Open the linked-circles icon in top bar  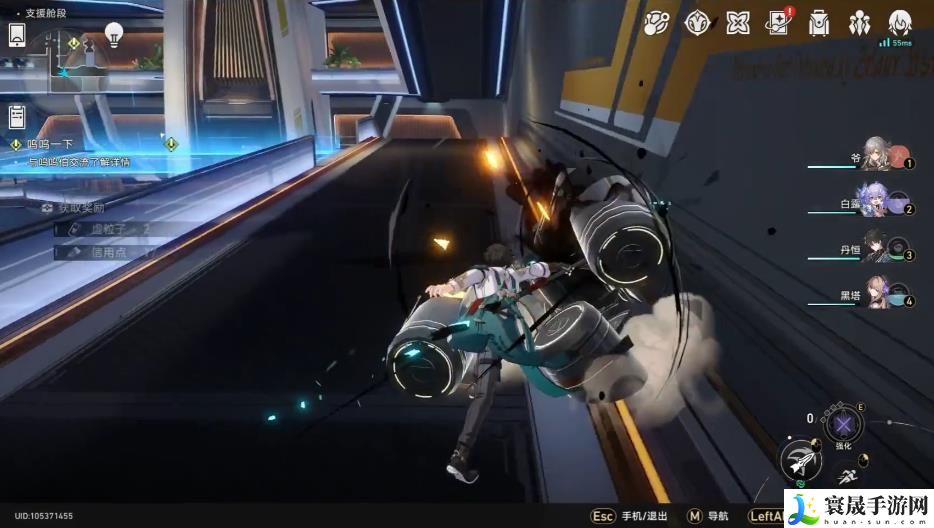tap(656, 23)
